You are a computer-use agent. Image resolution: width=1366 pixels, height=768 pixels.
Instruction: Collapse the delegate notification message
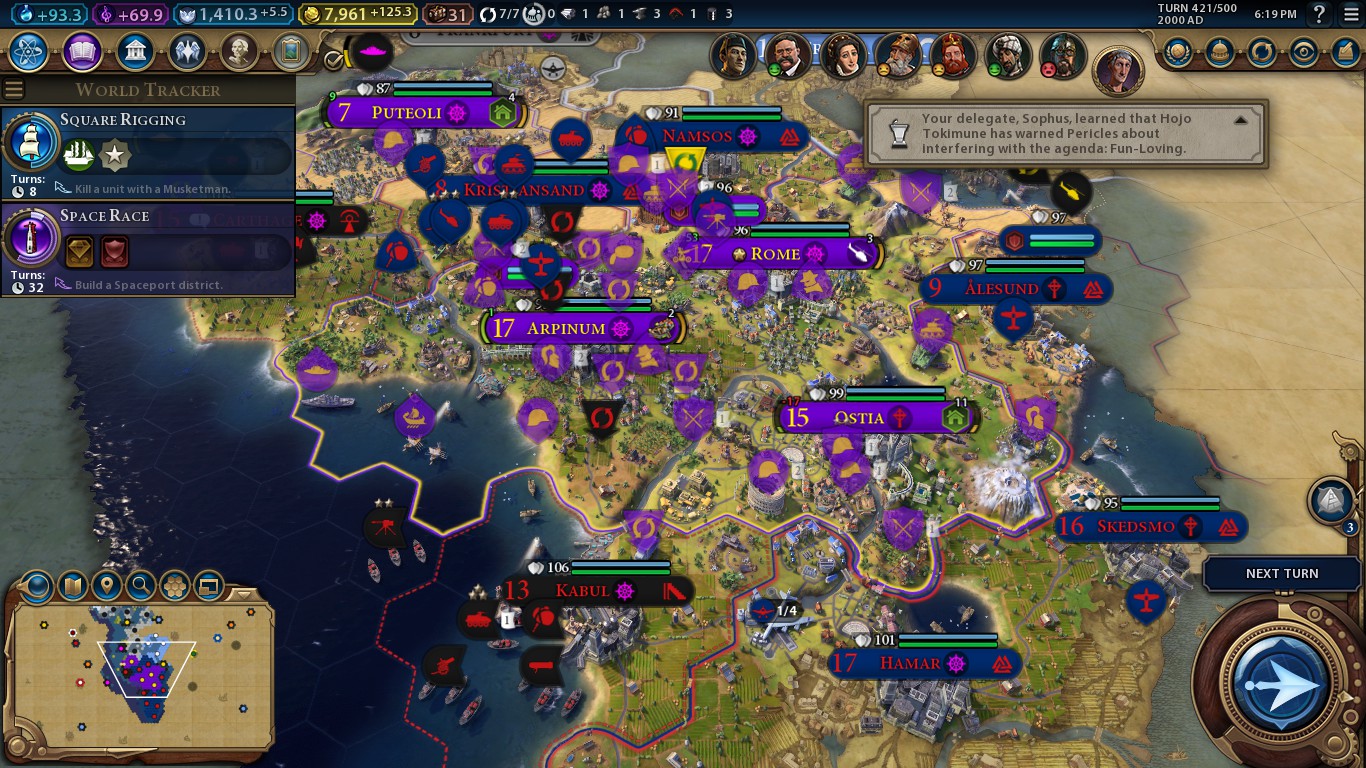click(1242, 120)
